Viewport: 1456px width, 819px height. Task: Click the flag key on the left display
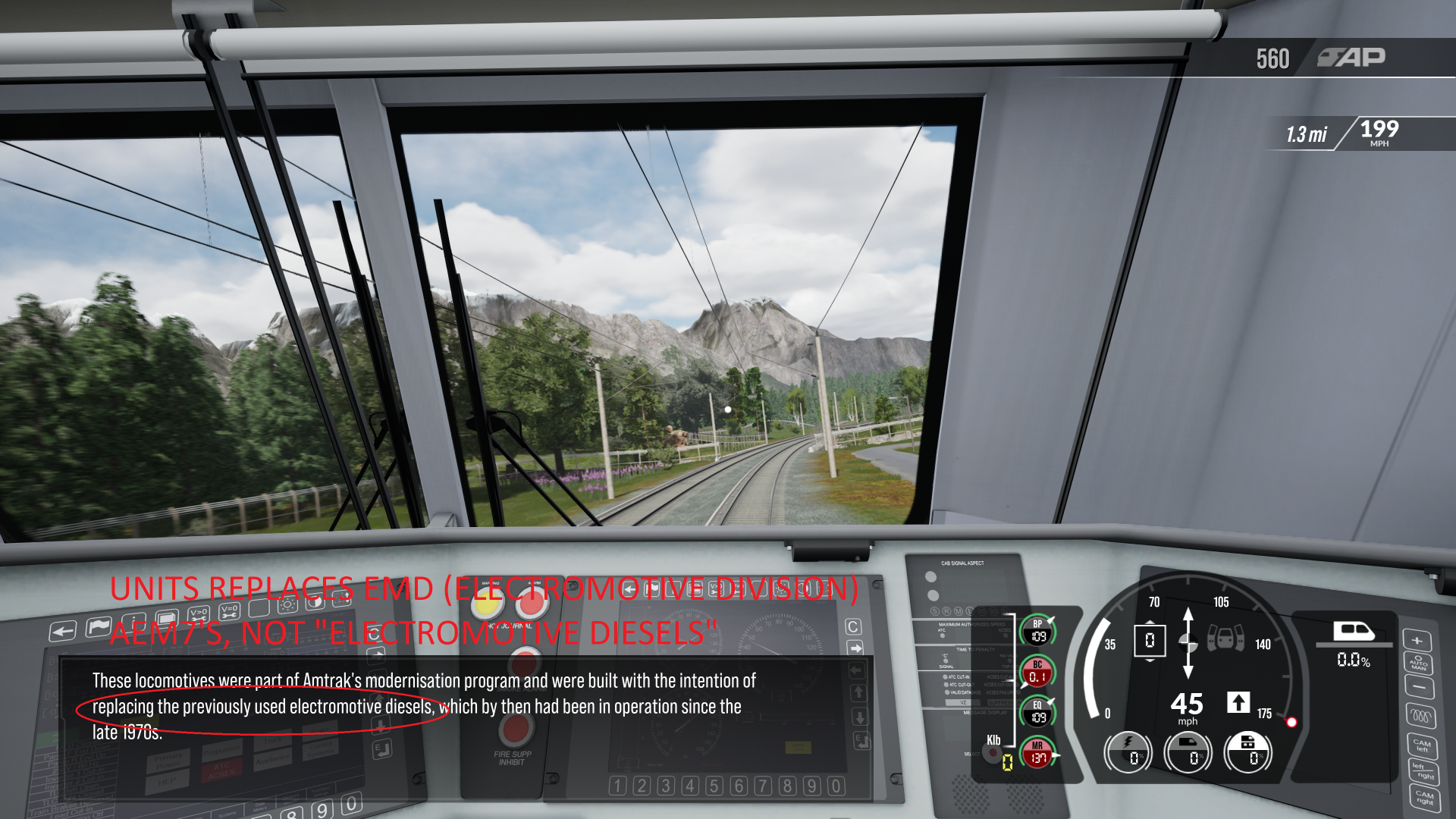pyautogui.click(x=98, y=627)
